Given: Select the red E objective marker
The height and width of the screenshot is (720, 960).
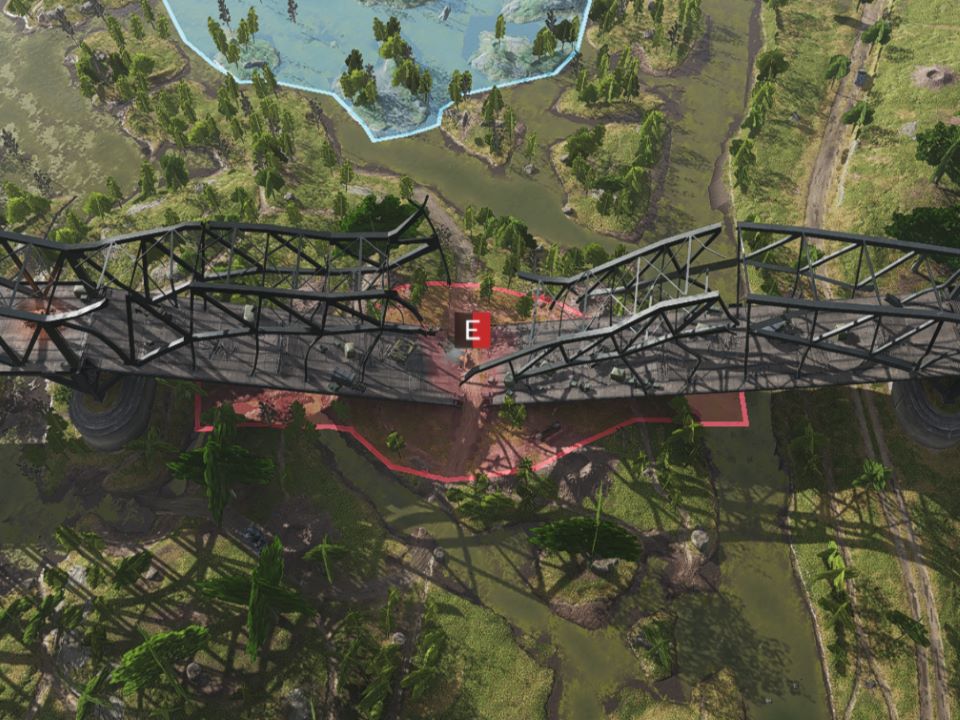Looking at the screenshot, I should click(x=472, y=330).
